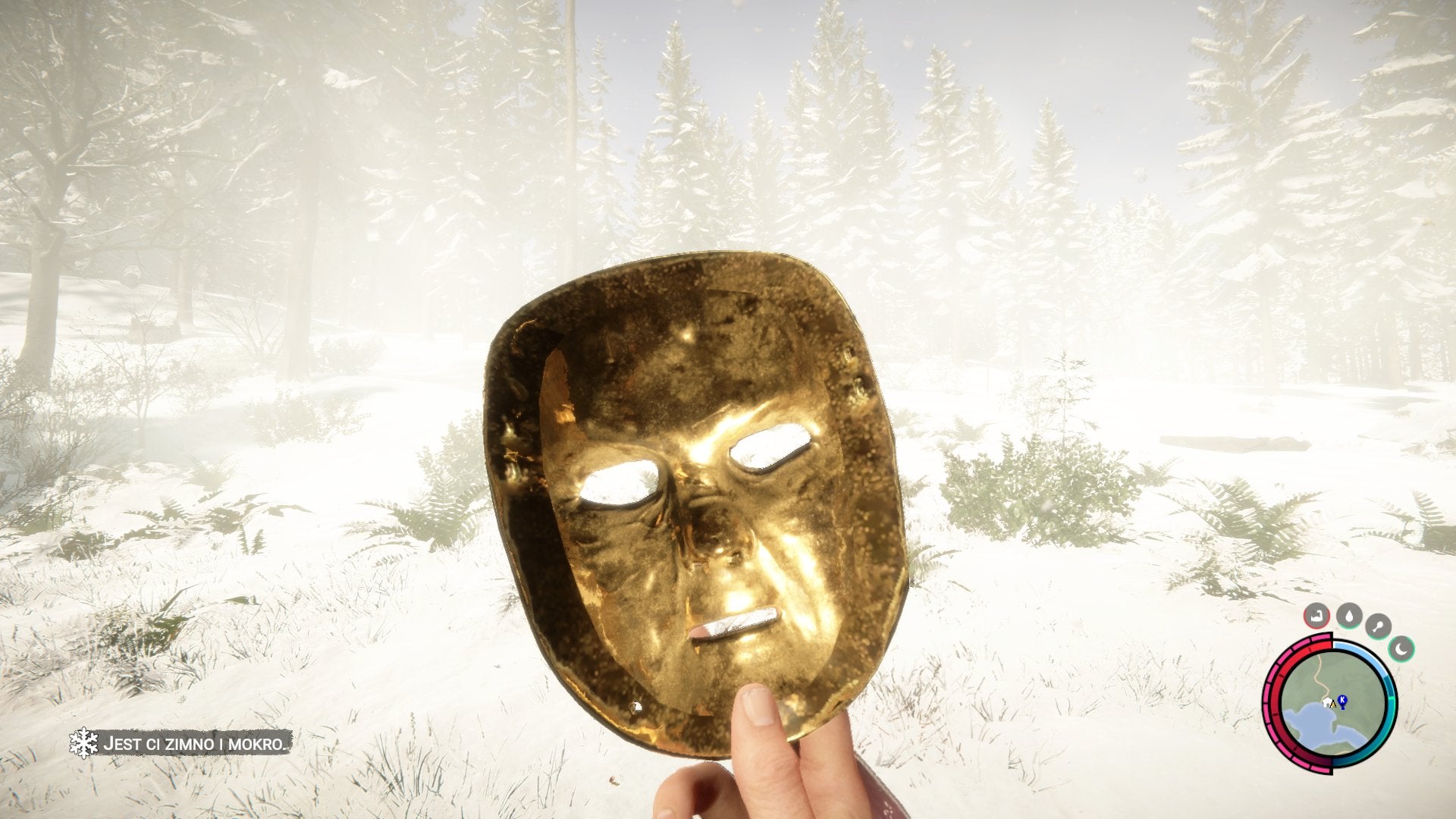The width and height of the screenshot is (1456, 819).
Task: Click the flexed arm strength status icon
Action: (x=1316, y=616)
